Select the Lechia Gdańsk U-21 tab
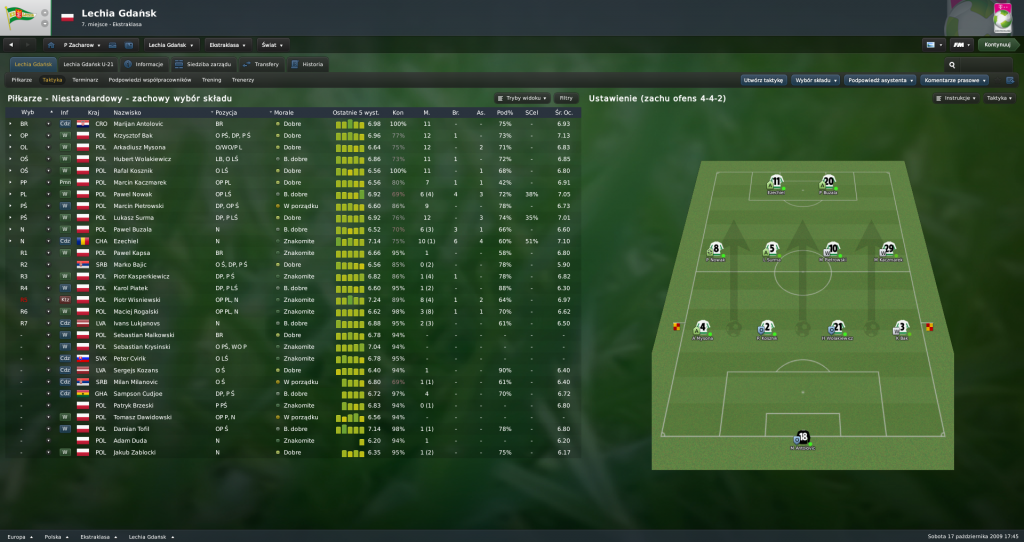Image resolution: width=1024 pixels, height=542 pixels. tap(90, 64)
